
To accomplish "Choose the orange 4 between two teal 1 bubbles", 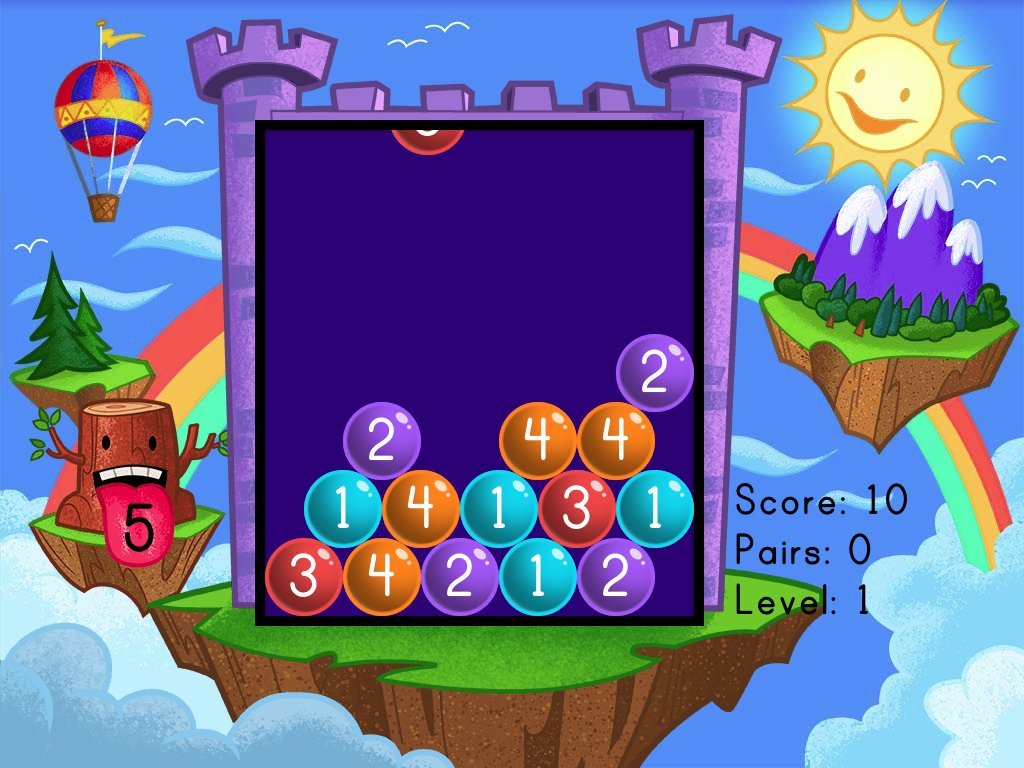I will click(420, 508).
